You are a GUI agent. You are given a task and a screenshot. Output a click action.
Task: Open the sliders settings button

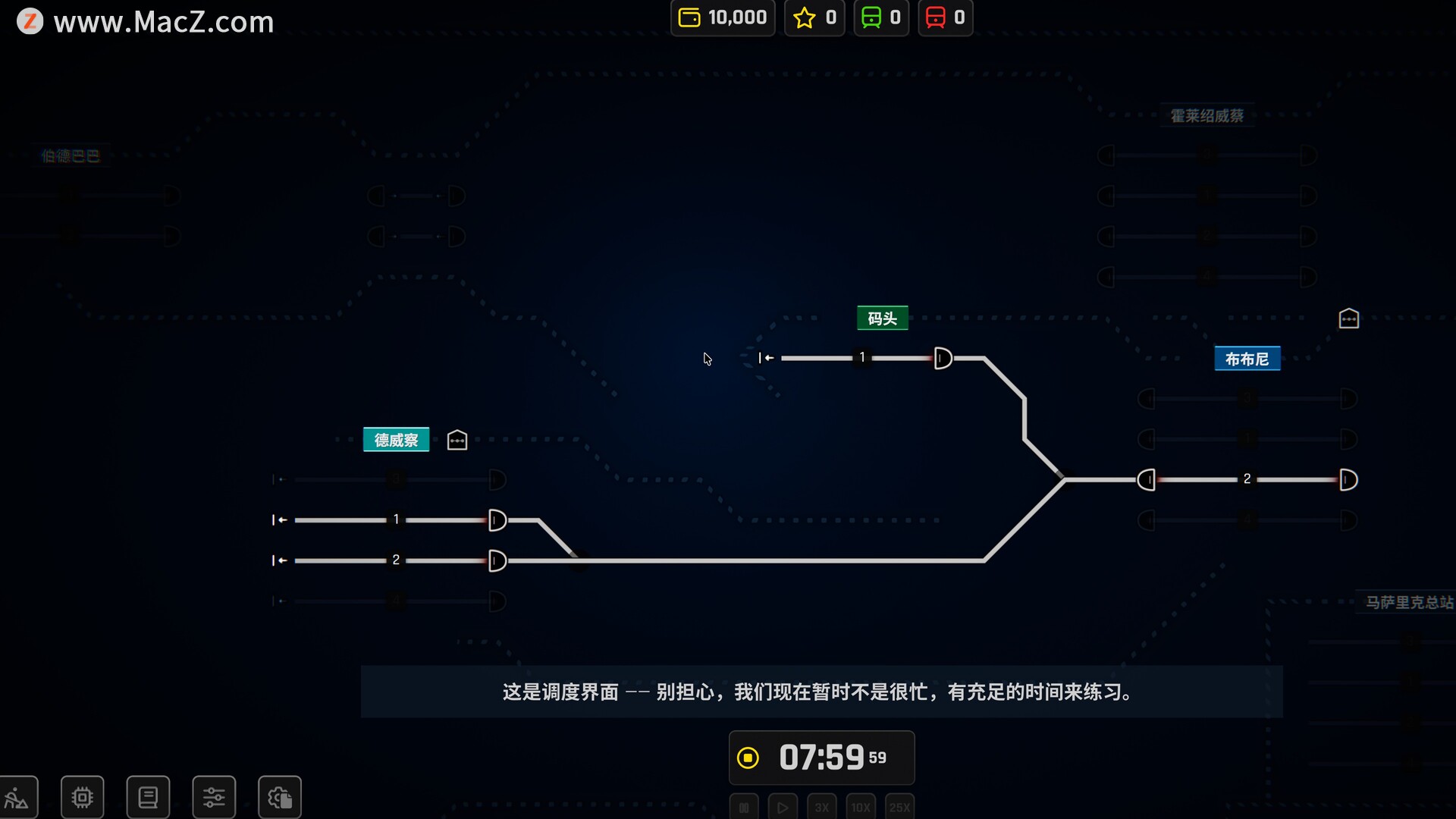(214, 797)
